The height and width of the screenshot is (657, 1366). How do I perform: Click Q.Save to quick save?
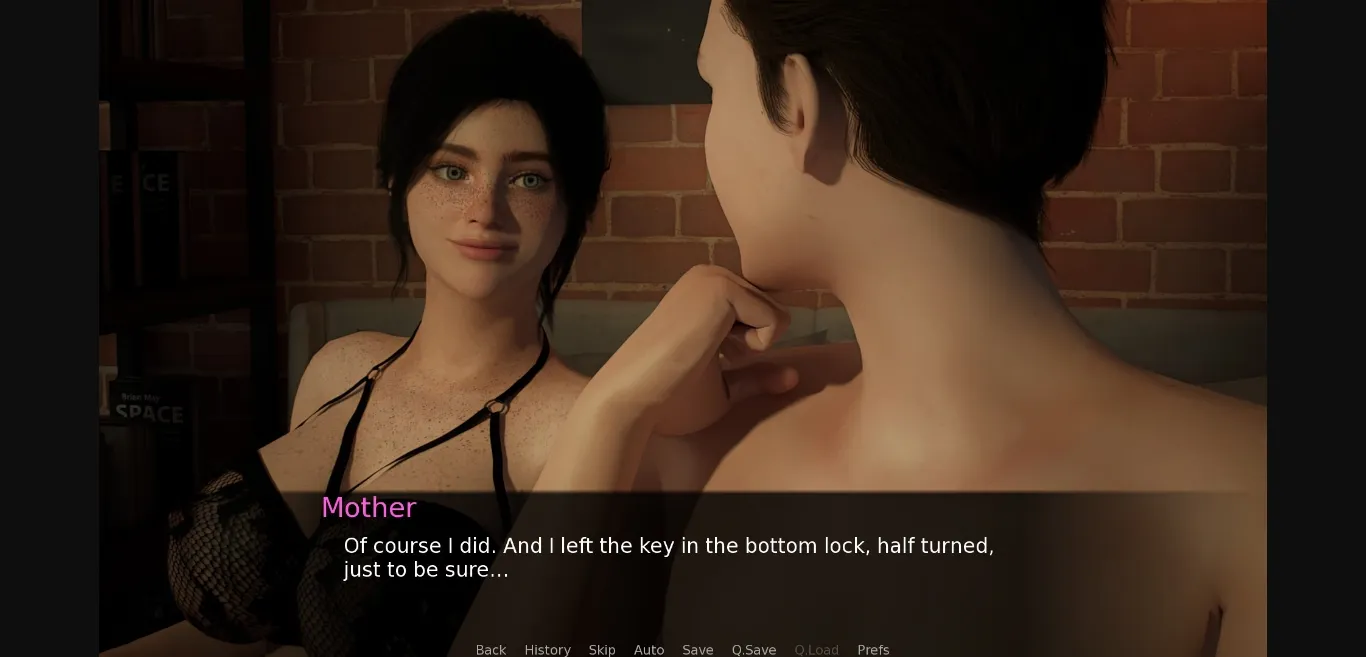754,649
